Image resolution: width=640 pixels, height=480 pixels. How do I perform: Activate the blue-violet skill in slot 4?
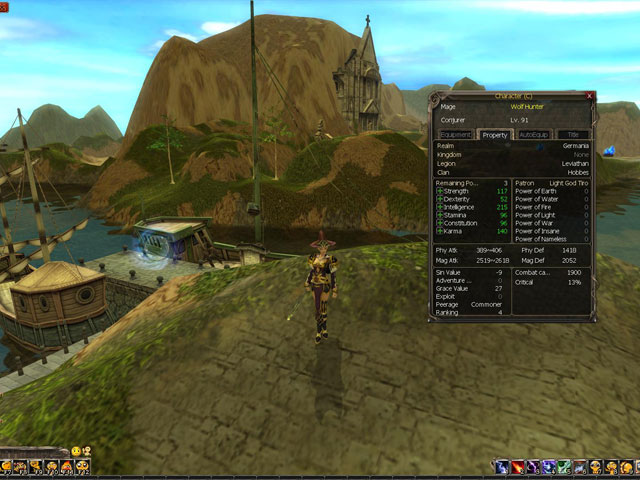[x=548, y=467]
